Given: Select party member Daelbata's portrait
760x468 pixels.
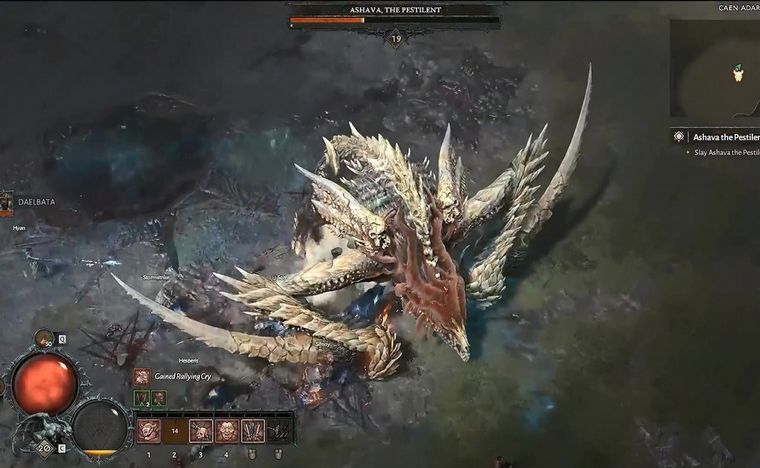Looking at the screenshot, I should click(x=6, y=204).
